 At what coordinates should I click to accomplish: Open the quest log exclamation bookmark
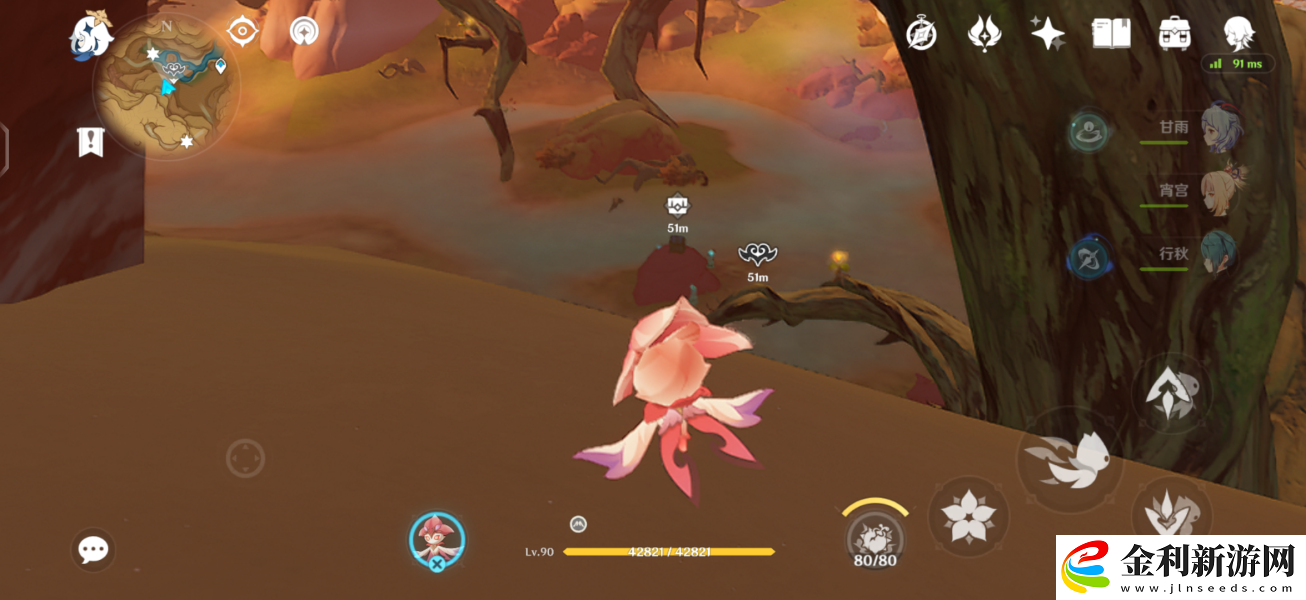point(91,142)
